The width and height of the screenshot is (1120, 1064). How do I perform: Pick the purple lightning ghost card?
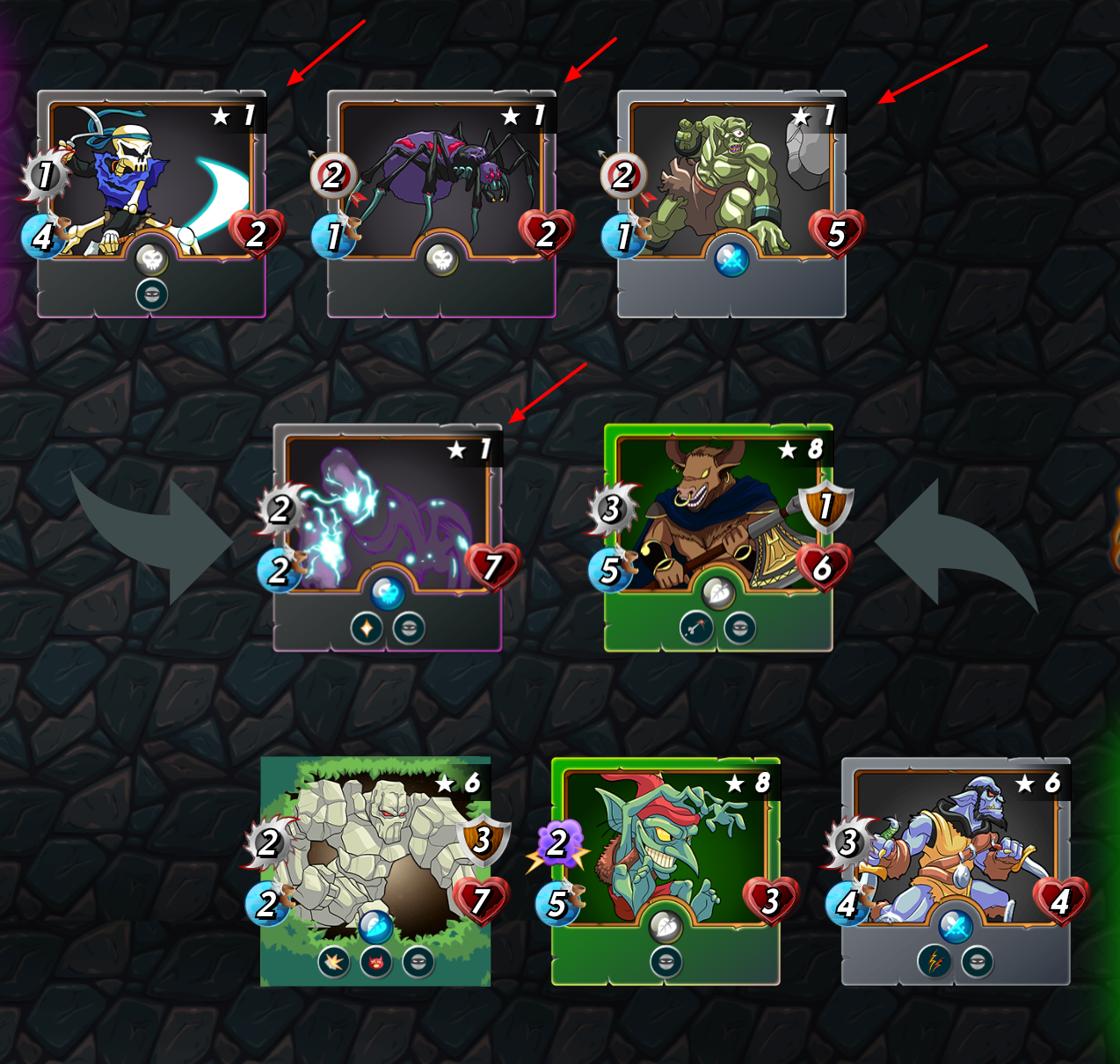388,536
